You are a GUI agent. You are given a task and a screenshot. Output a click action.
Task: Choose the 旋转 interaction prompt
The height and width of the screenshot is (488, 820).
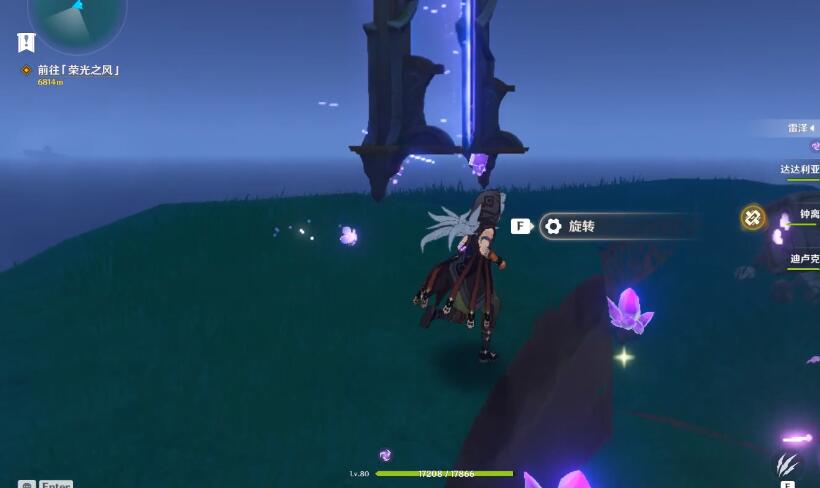click(580, 226)
